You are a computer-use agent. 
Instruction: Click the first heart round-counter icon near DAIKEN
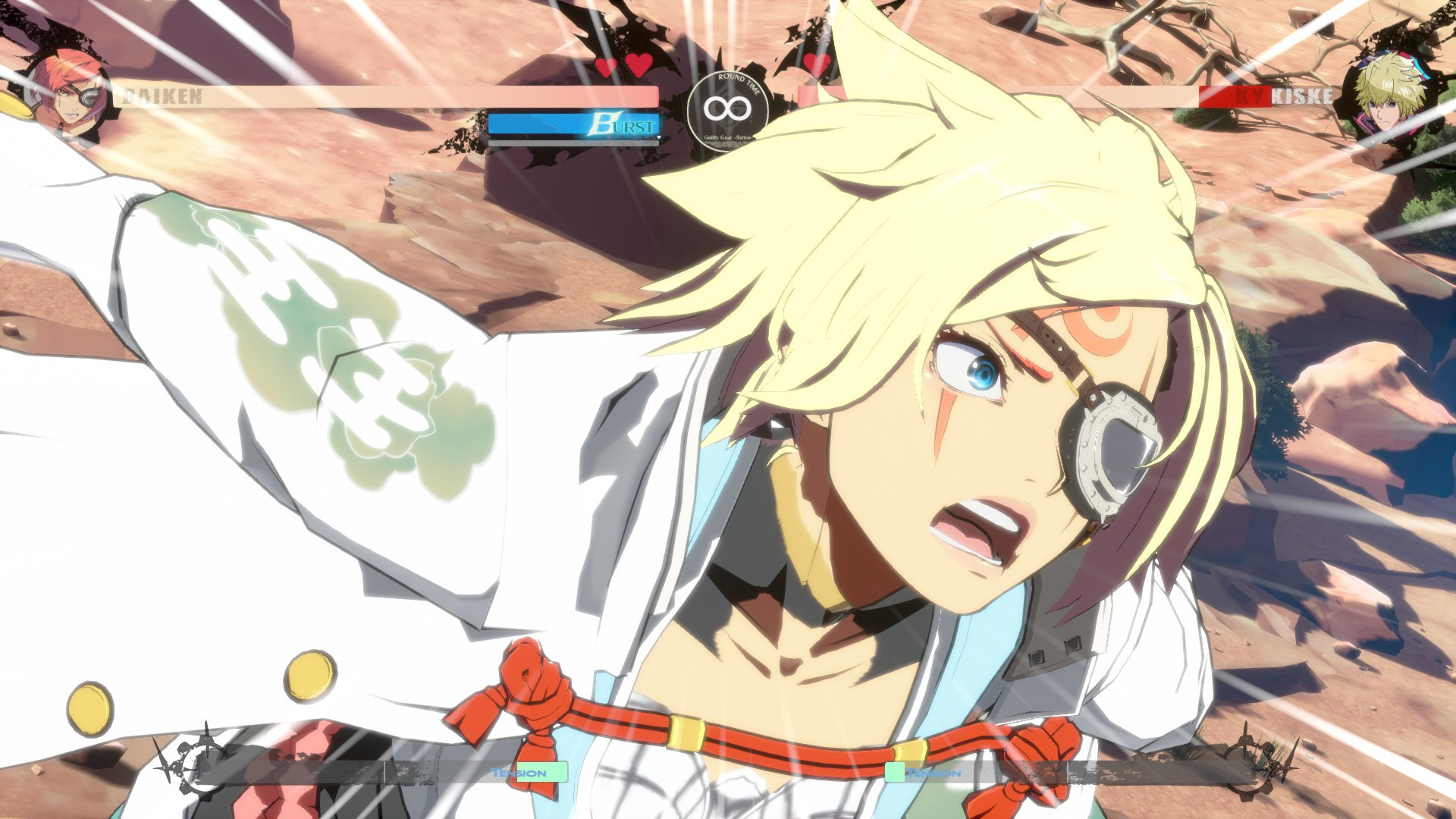pos(606,67)
